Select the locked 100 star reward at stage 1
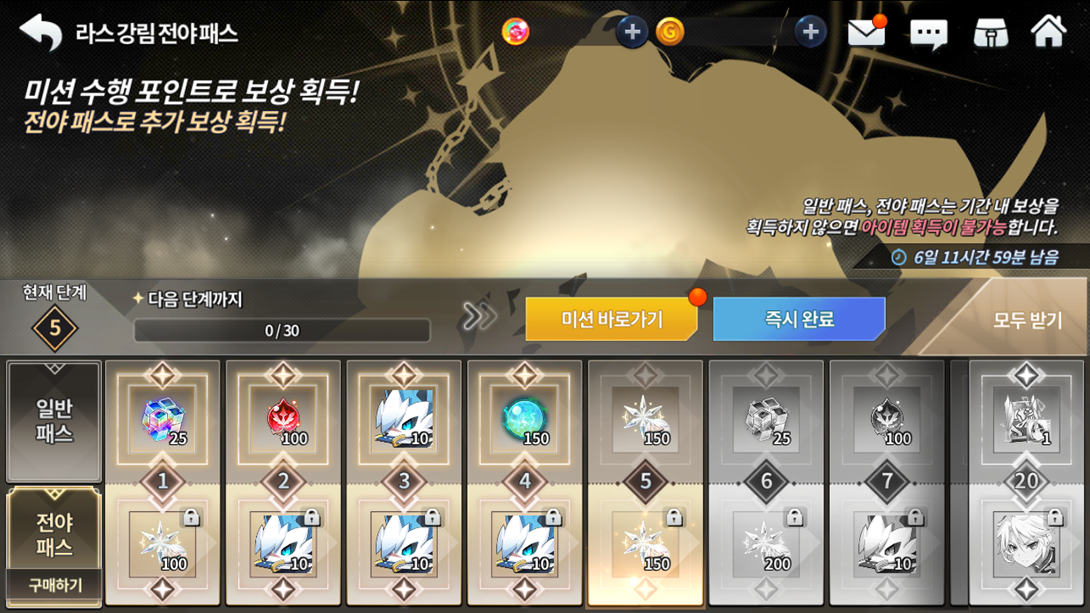 [163, 545]
